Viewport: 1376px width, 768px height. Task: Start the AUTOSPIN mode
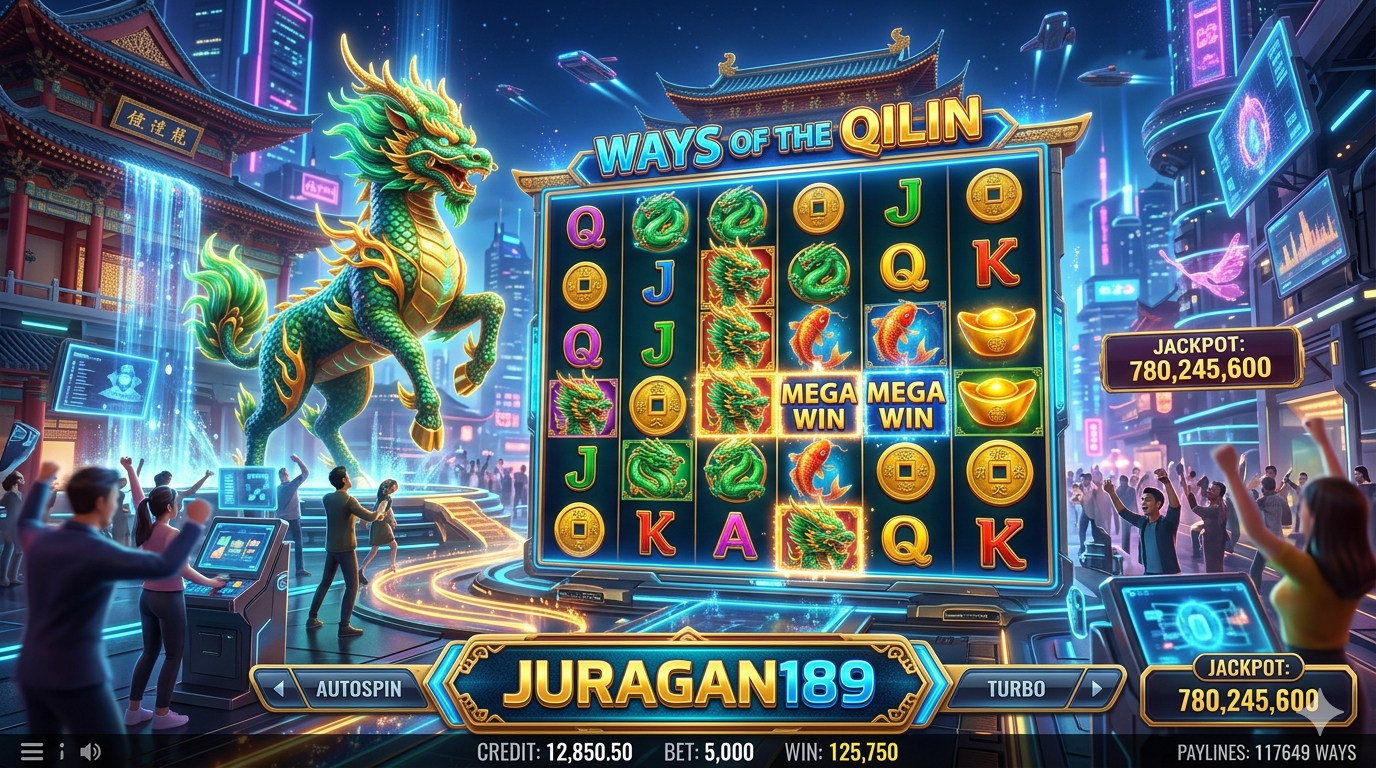(x=358, y=689)
